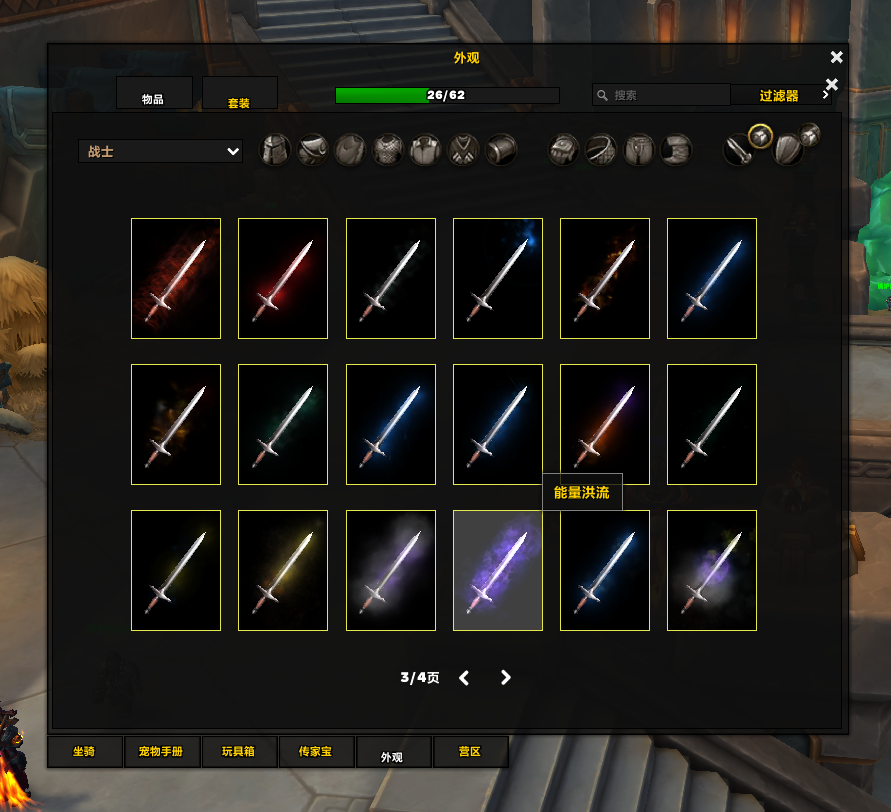891x812 pixels.
Task: Open the 传家宝 heirlooms tab
Action: click(x=316, y=751)
